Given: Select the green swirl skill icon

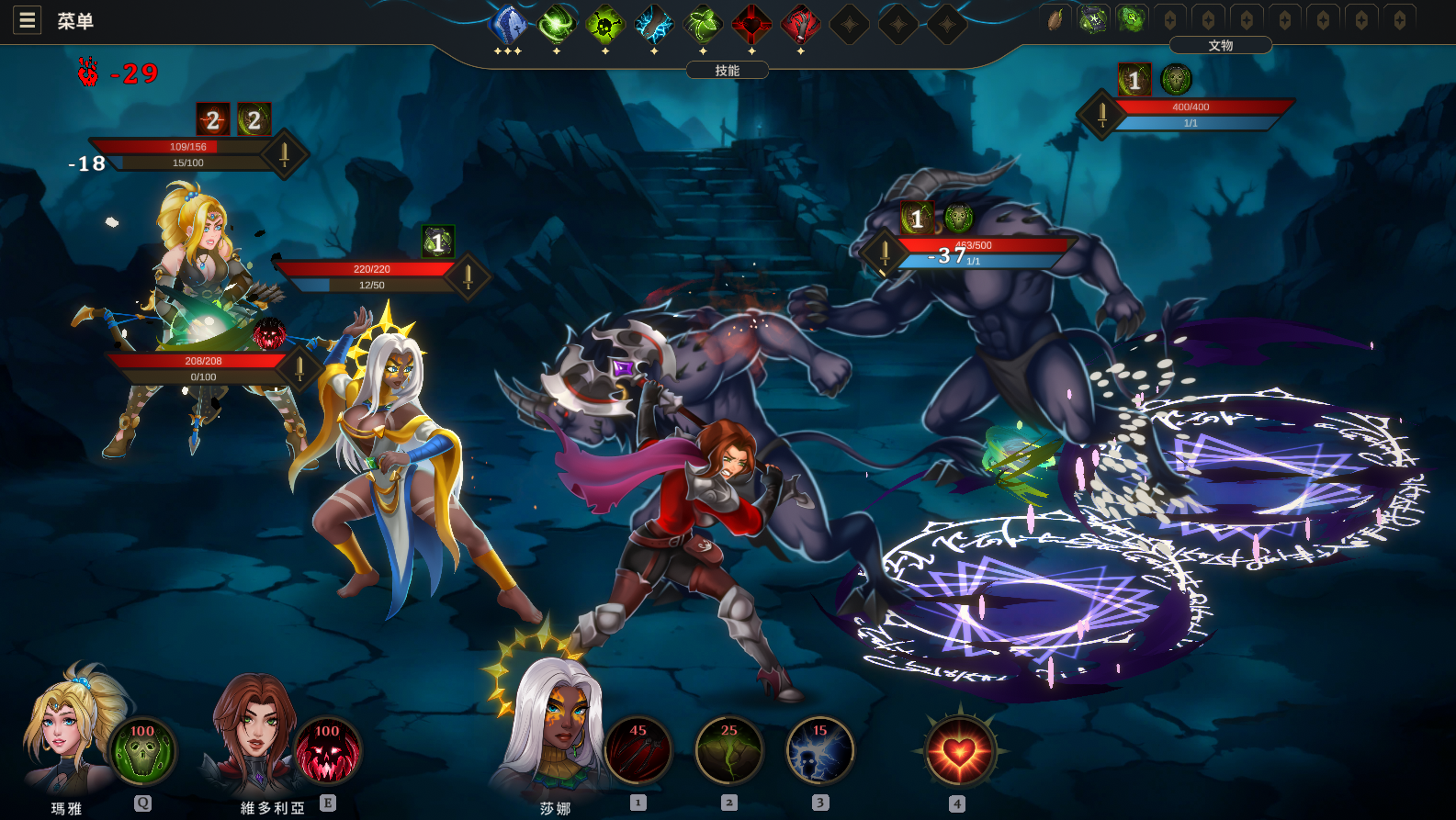Looking at the screenshot, I should tap(557, 25).
